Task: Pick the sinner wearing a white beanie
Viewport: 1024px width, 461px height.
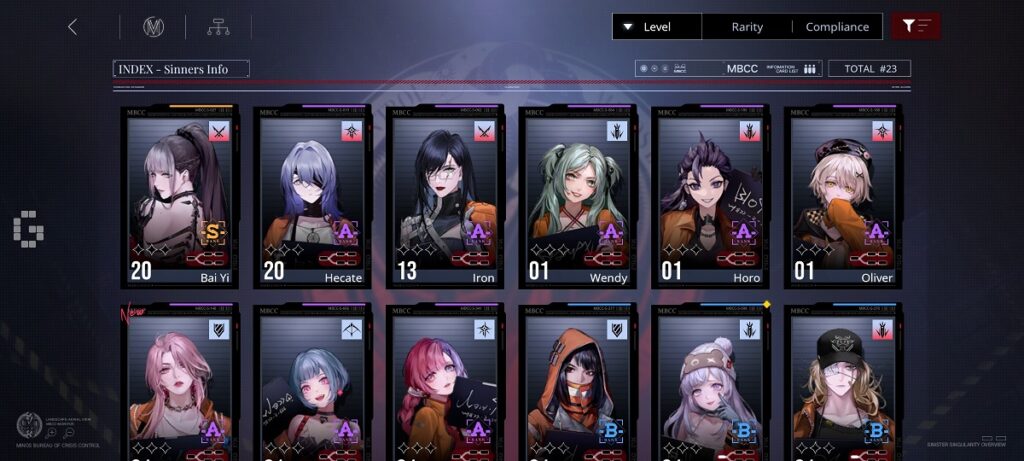Action: (x=709, y=385)
